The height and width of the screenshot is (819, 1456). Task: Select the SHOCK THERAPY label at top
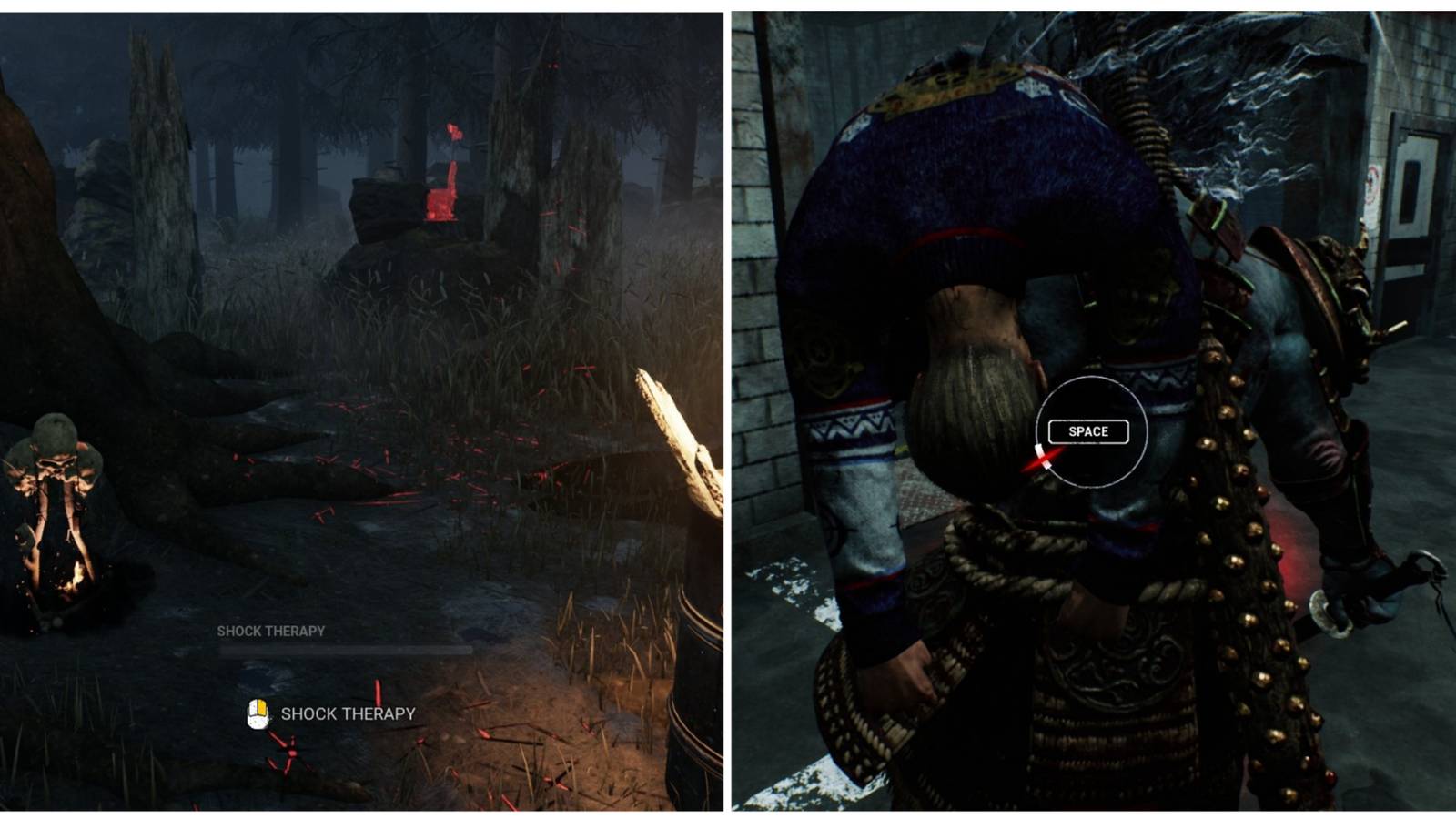coord(270,629)
